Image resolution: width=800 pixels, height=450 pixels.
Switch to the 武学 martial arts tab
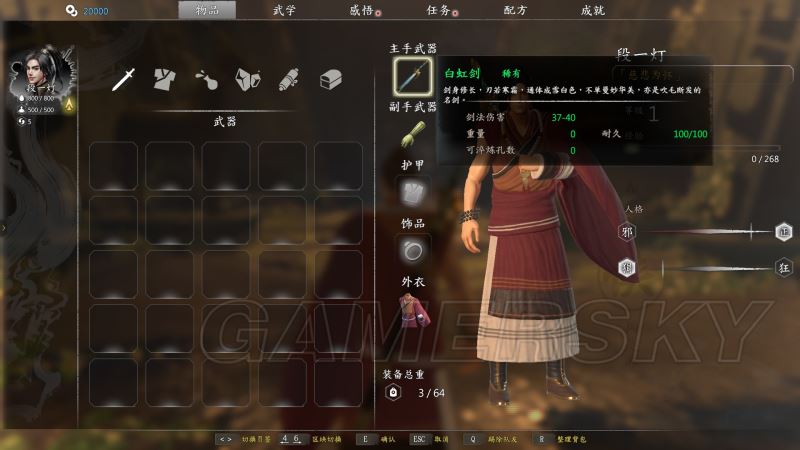click(x=284, y=10)
